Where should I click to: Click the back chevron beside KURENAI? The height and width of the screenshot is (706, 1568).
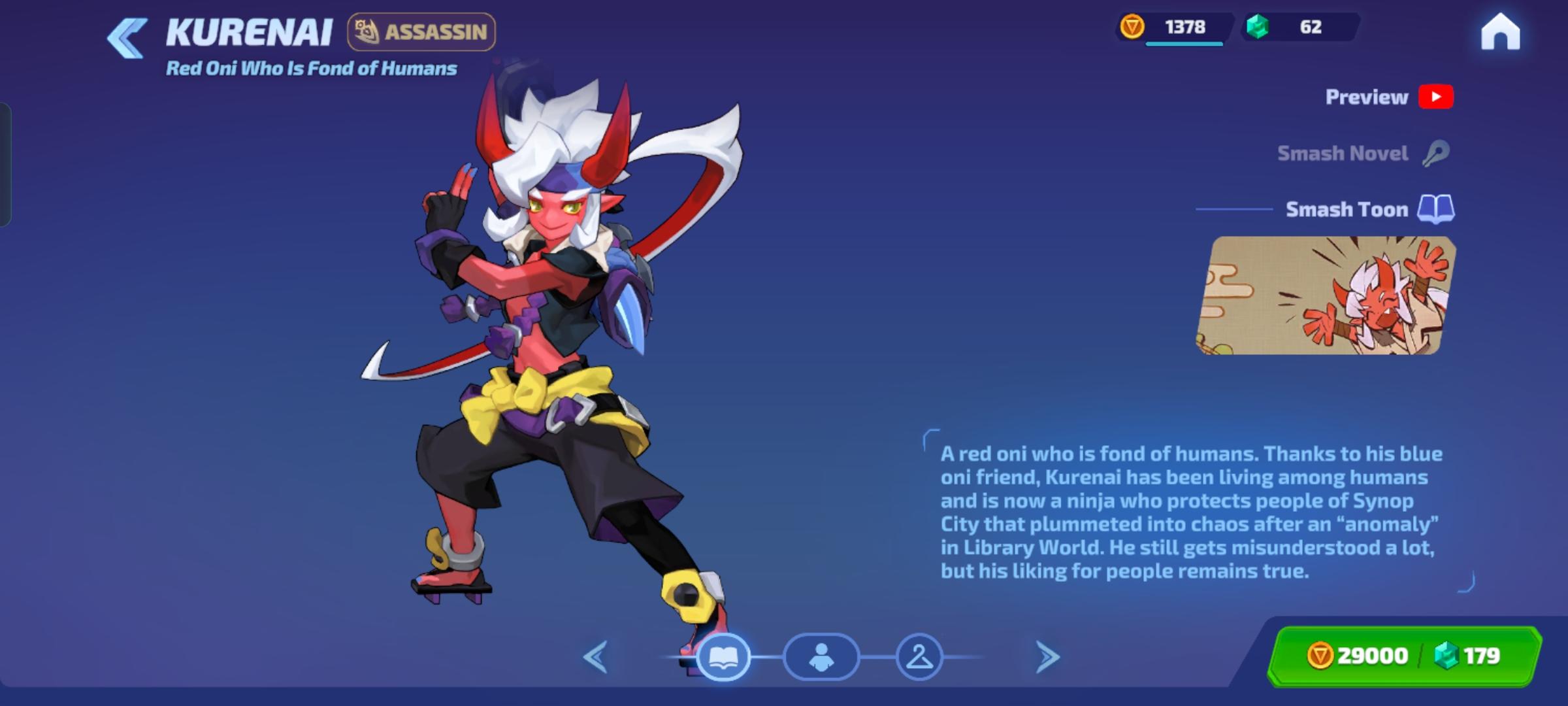tap(127, 34)
